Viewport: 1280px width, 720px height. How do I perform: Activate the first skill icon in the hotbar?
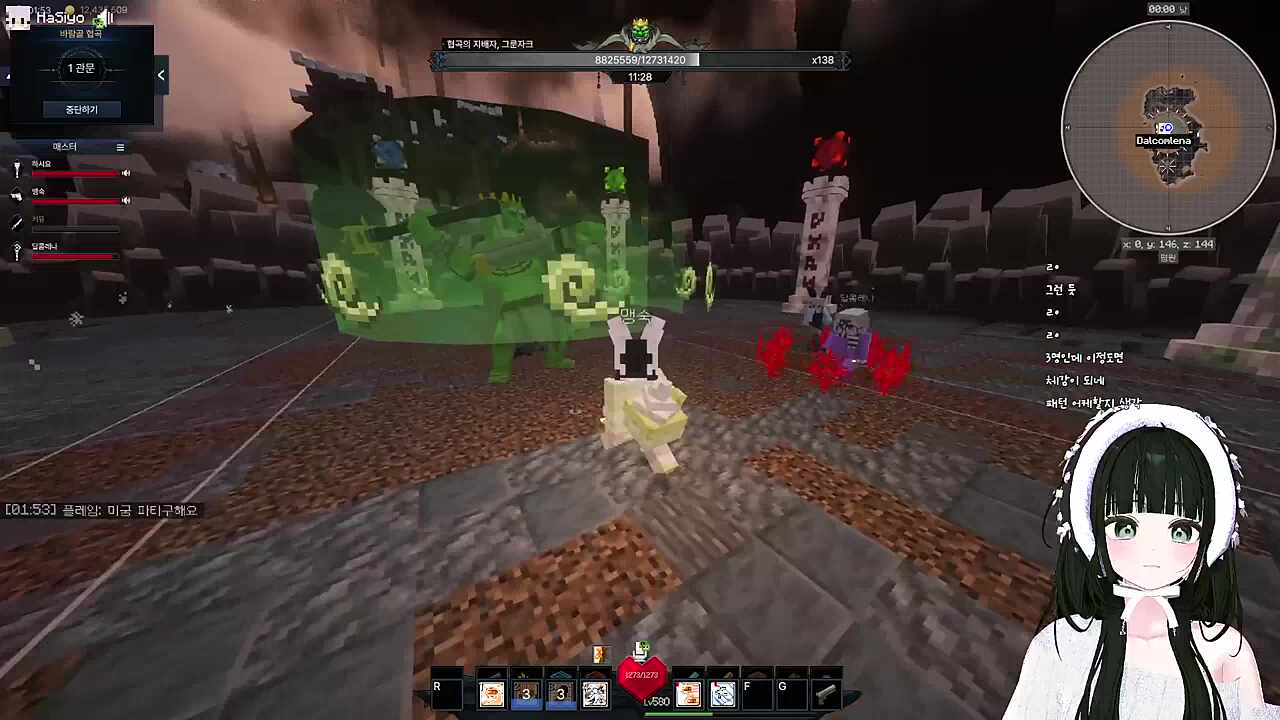tap(491, 693)
